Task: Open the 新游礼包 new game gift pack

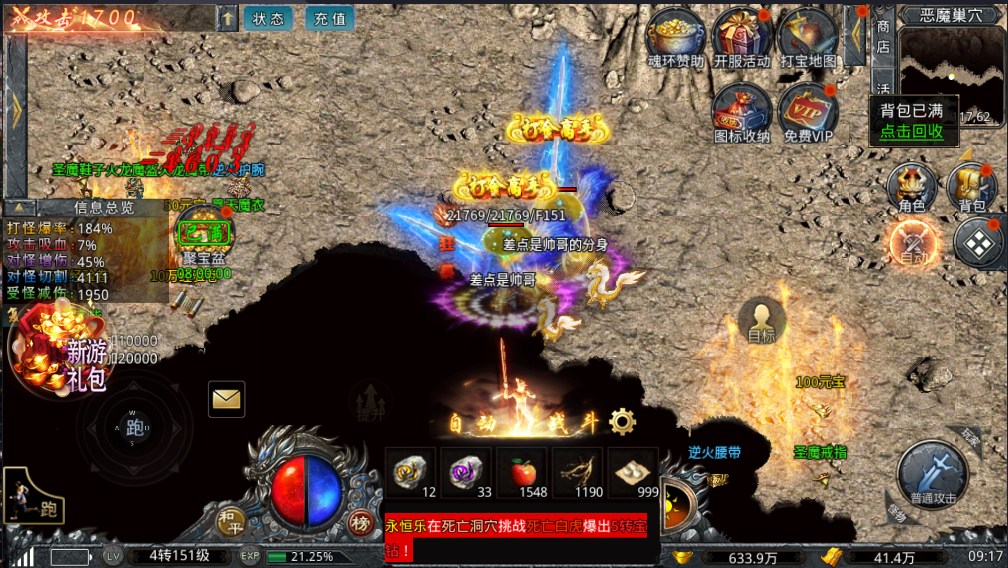Action: pyautogui.click(x=58, y=350)
